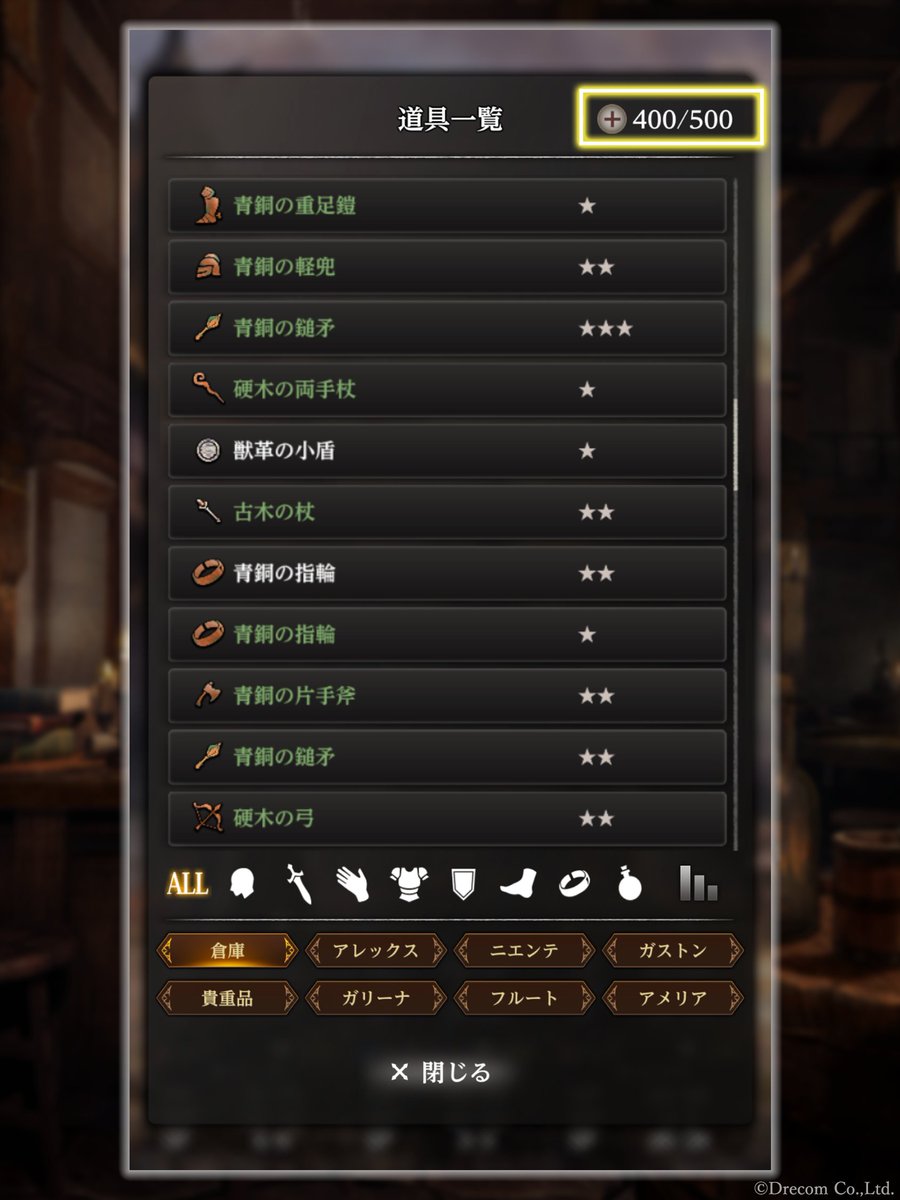Image resolution: width=900 pixels, height=1200 pixels.
Task: Select the 獣革の小盾 item row
Action: pyautogui.click(x=447, y=451)
